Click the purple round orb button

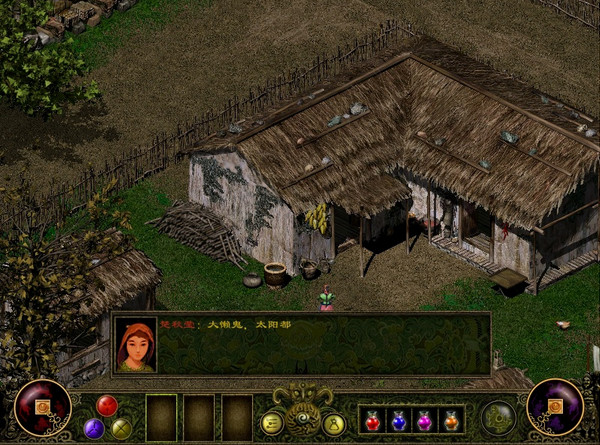click(x=94, y=428)
